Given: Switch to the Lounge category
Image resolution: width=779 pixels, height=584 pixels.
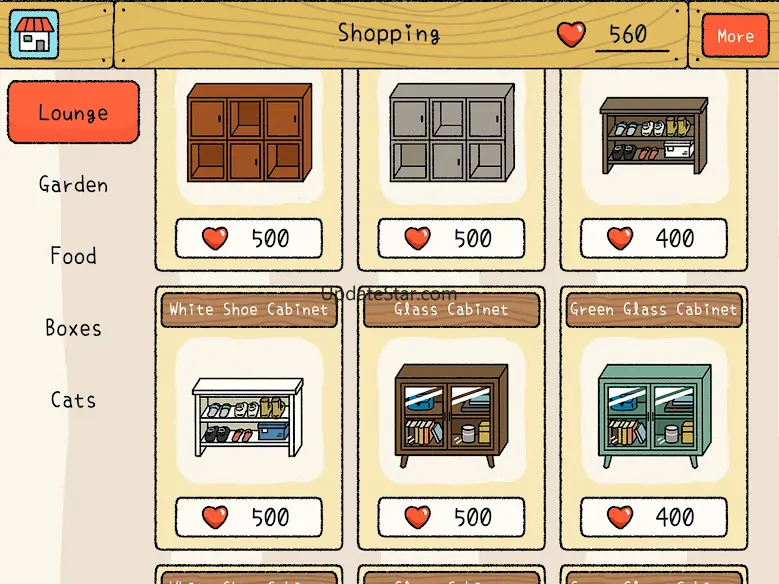Looking at the screenshot, I should (x=73, y=112).
